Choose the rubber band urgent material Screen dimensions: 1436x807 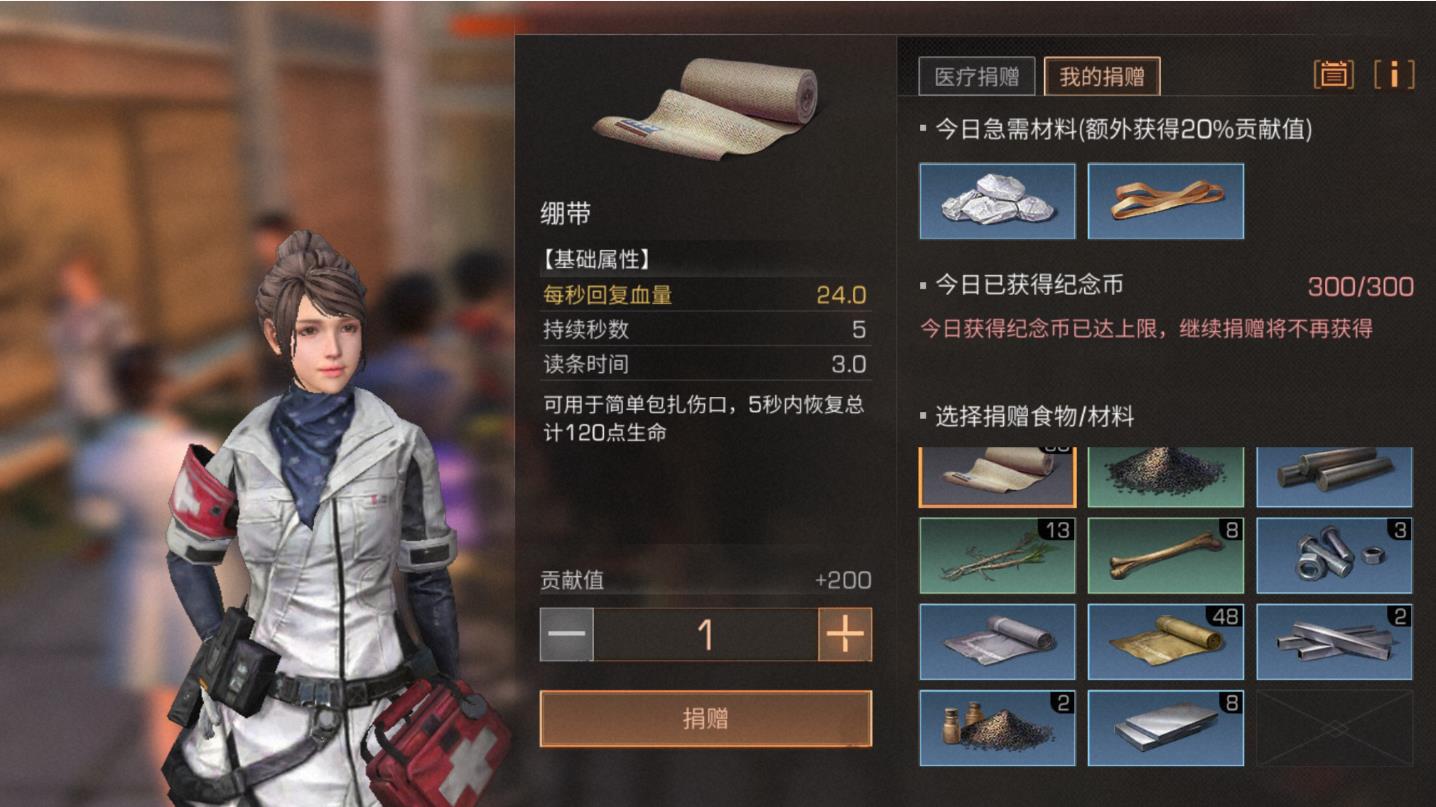coord(1166,201)
